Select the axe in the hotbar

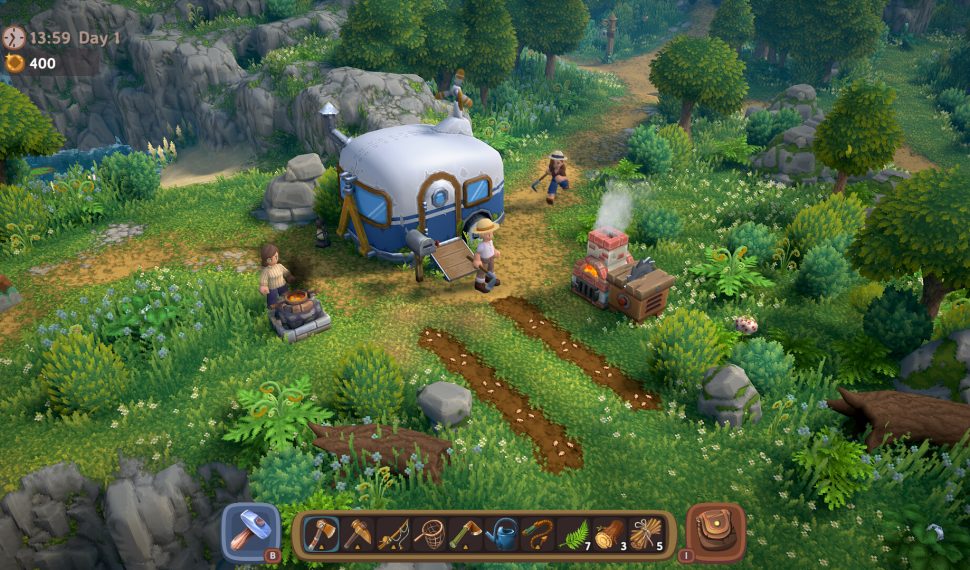321,534
